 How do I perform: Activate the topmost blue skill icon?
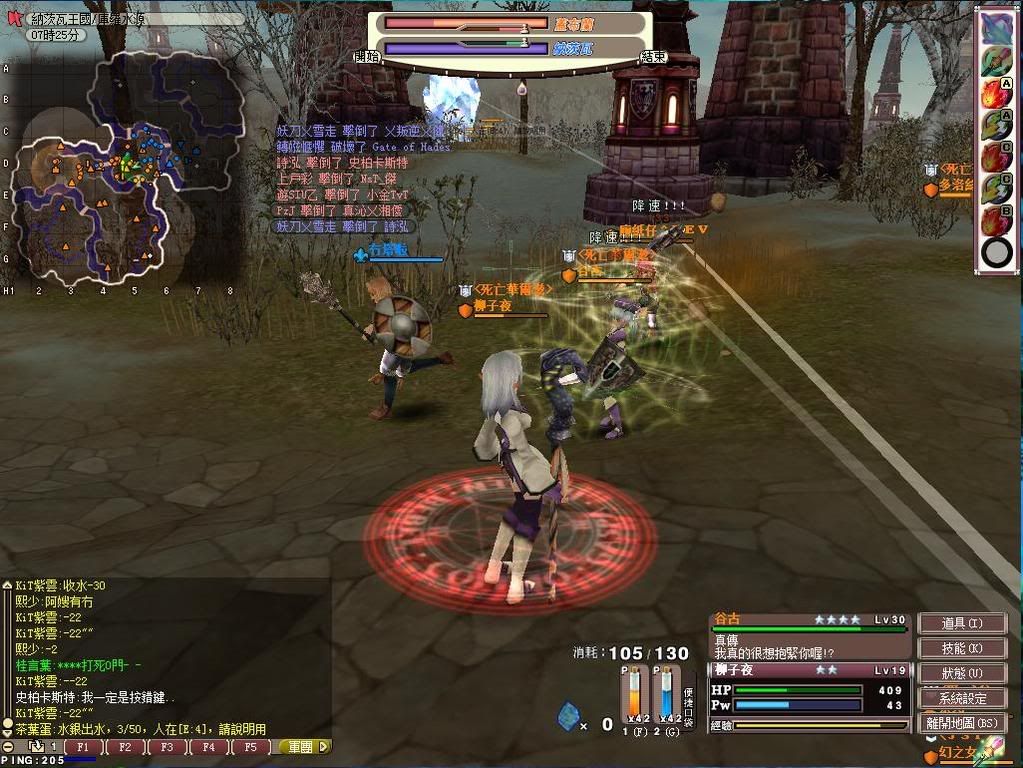pyautogui.click(x=995, y=28)
